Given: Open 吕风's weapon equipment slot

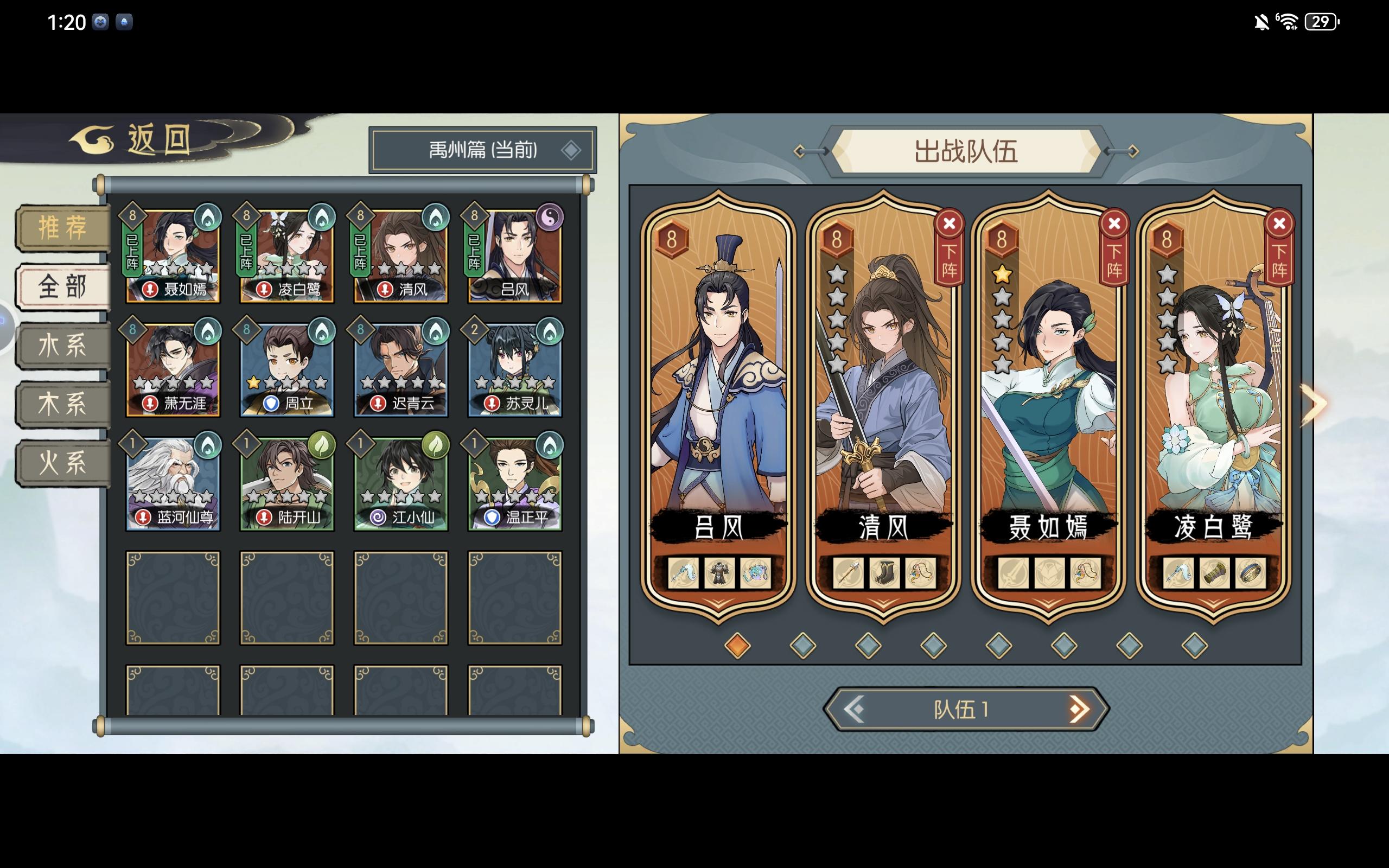Looking at the screenshot, I should (684, 573).
